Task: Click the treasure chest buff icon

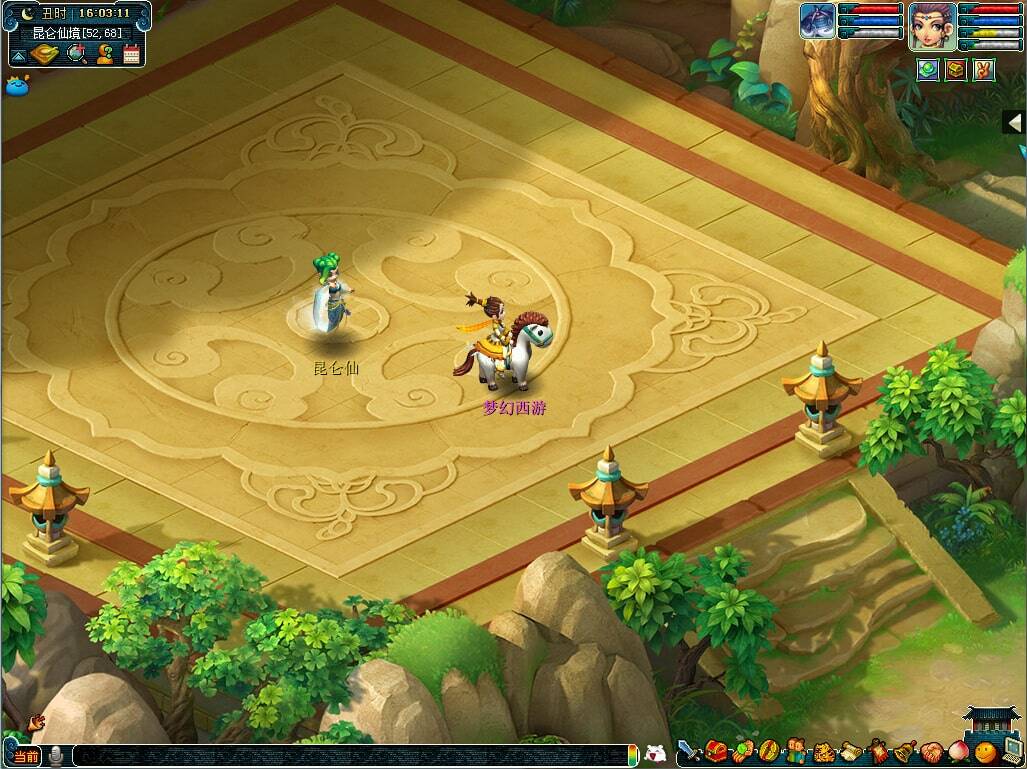Action: tap(956, 70)
